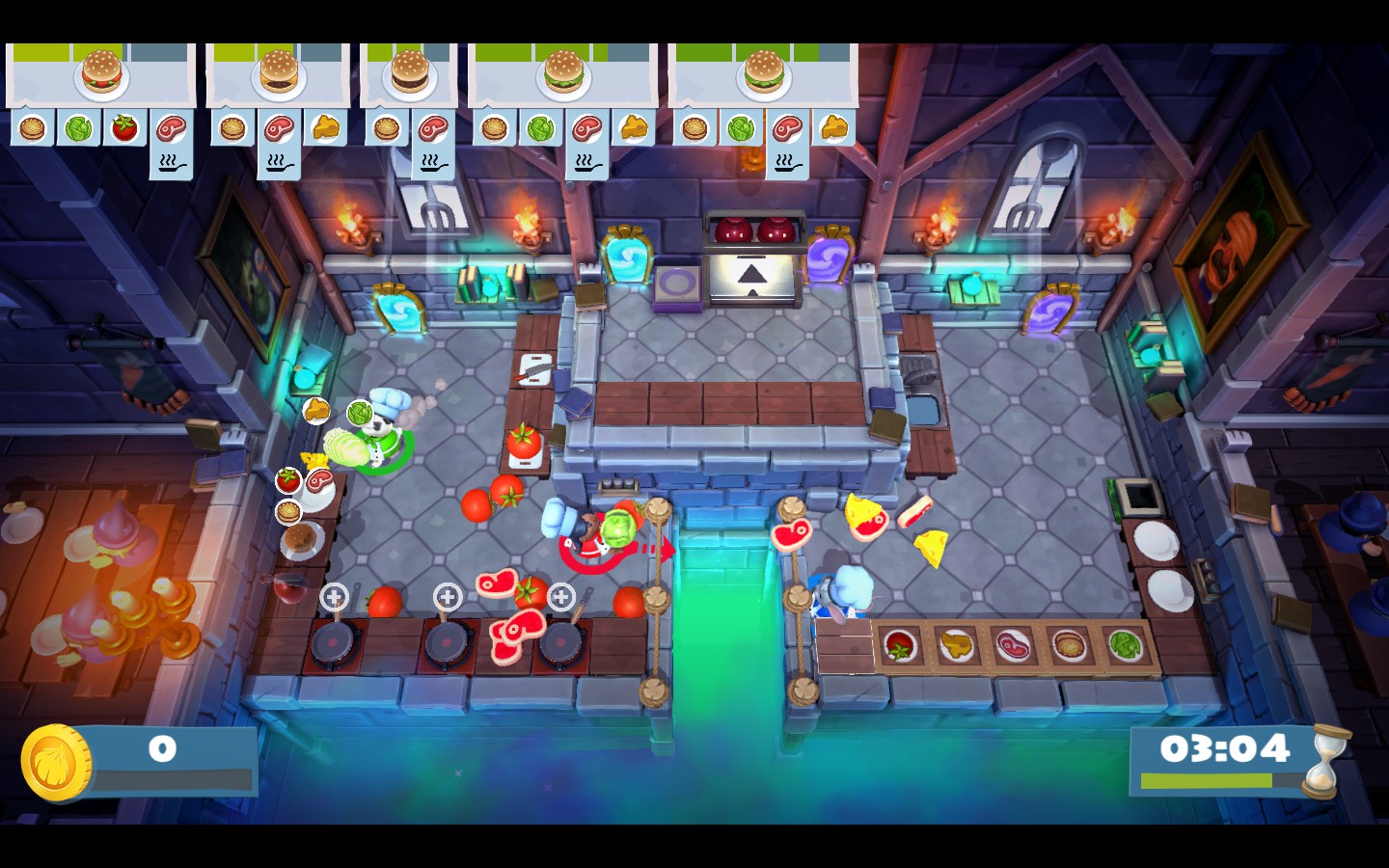Screen dimensions: 1389x868
Task: Toggle the plus indicator above the left stove
Action: (334, 596)
